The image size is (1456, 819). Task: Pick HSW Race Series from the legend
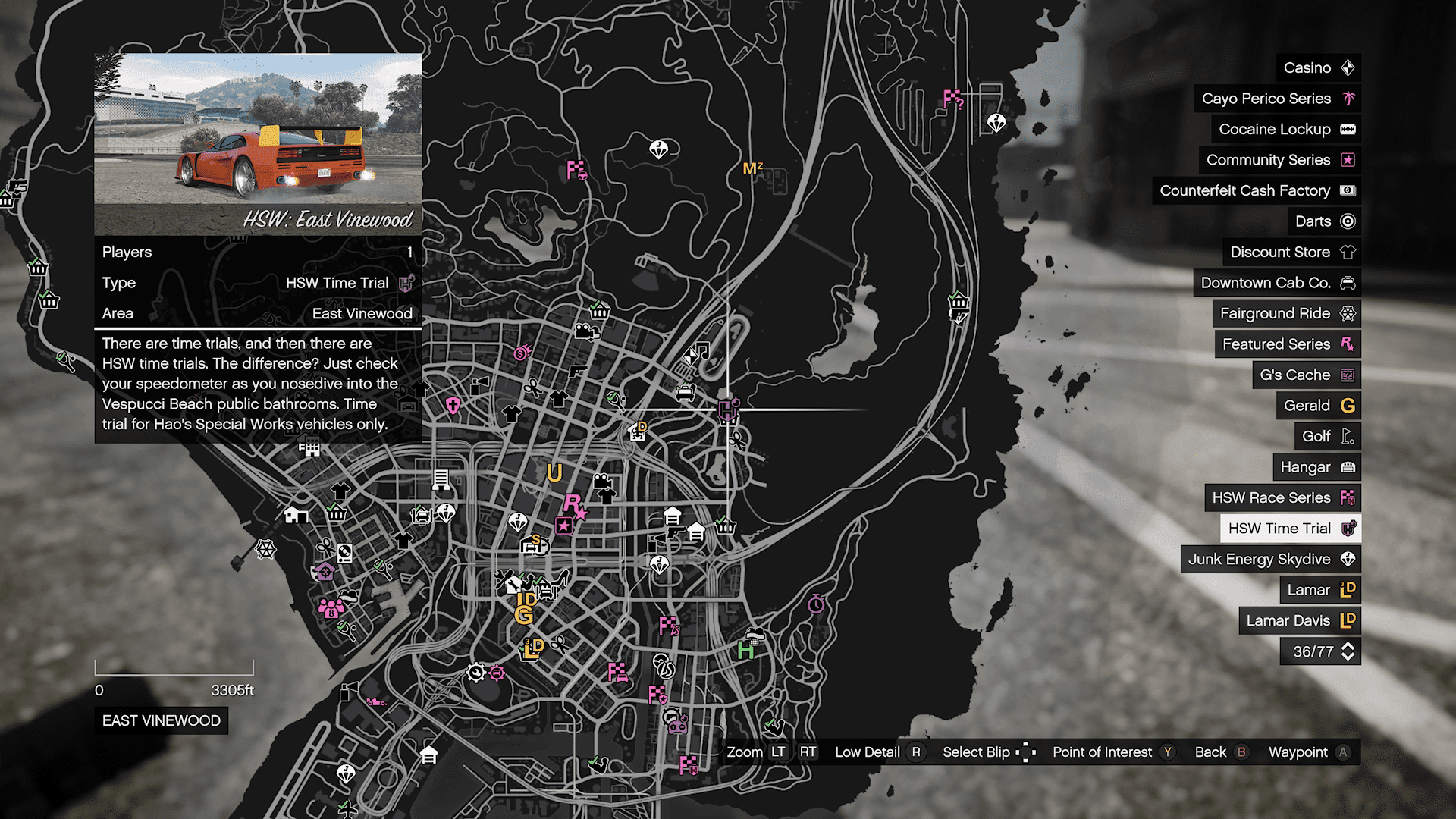click(1282, 497)
